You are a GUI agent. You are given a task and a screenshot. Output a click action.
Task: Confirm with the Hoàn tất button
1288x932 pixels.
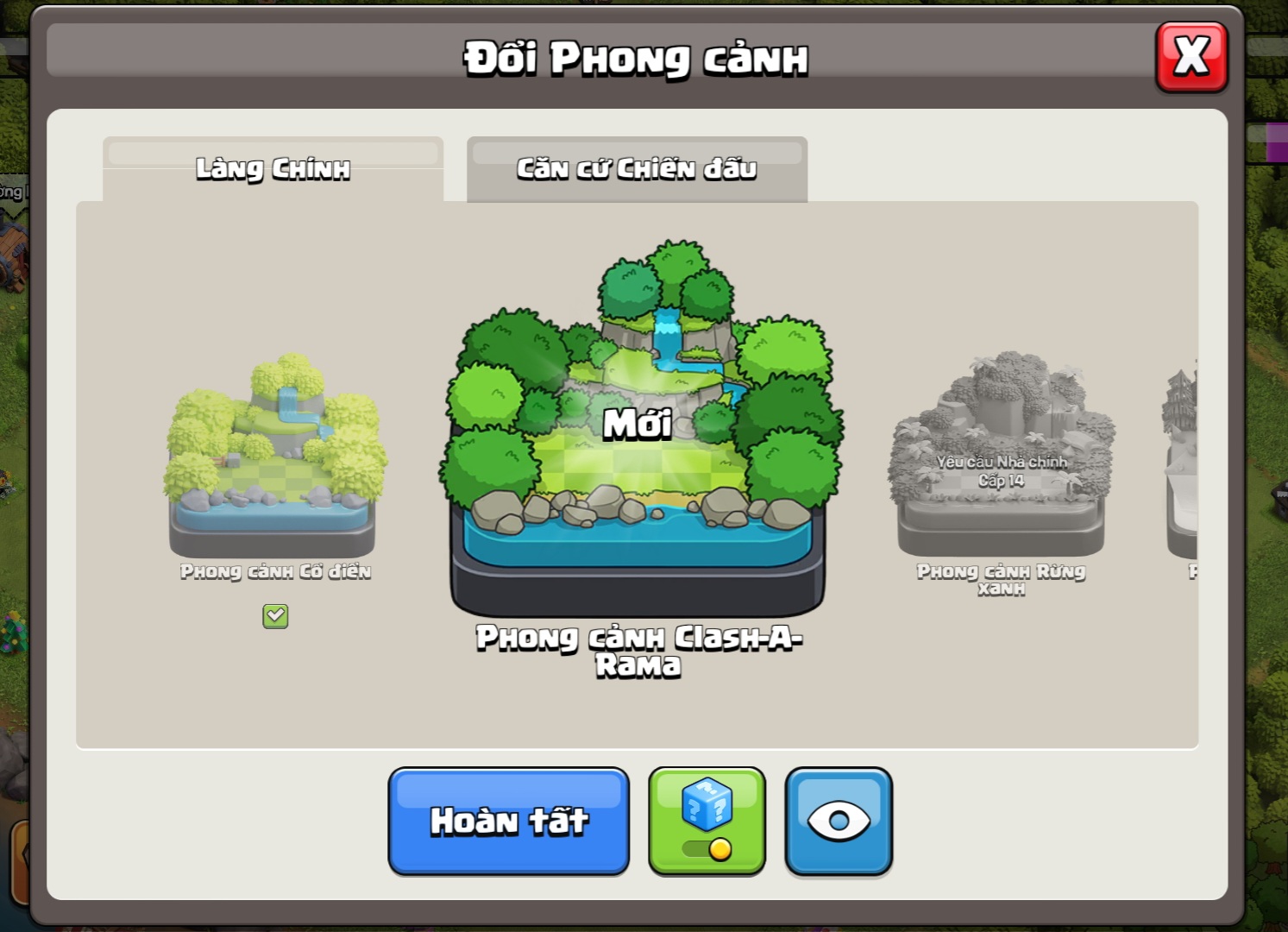(509, 821)
